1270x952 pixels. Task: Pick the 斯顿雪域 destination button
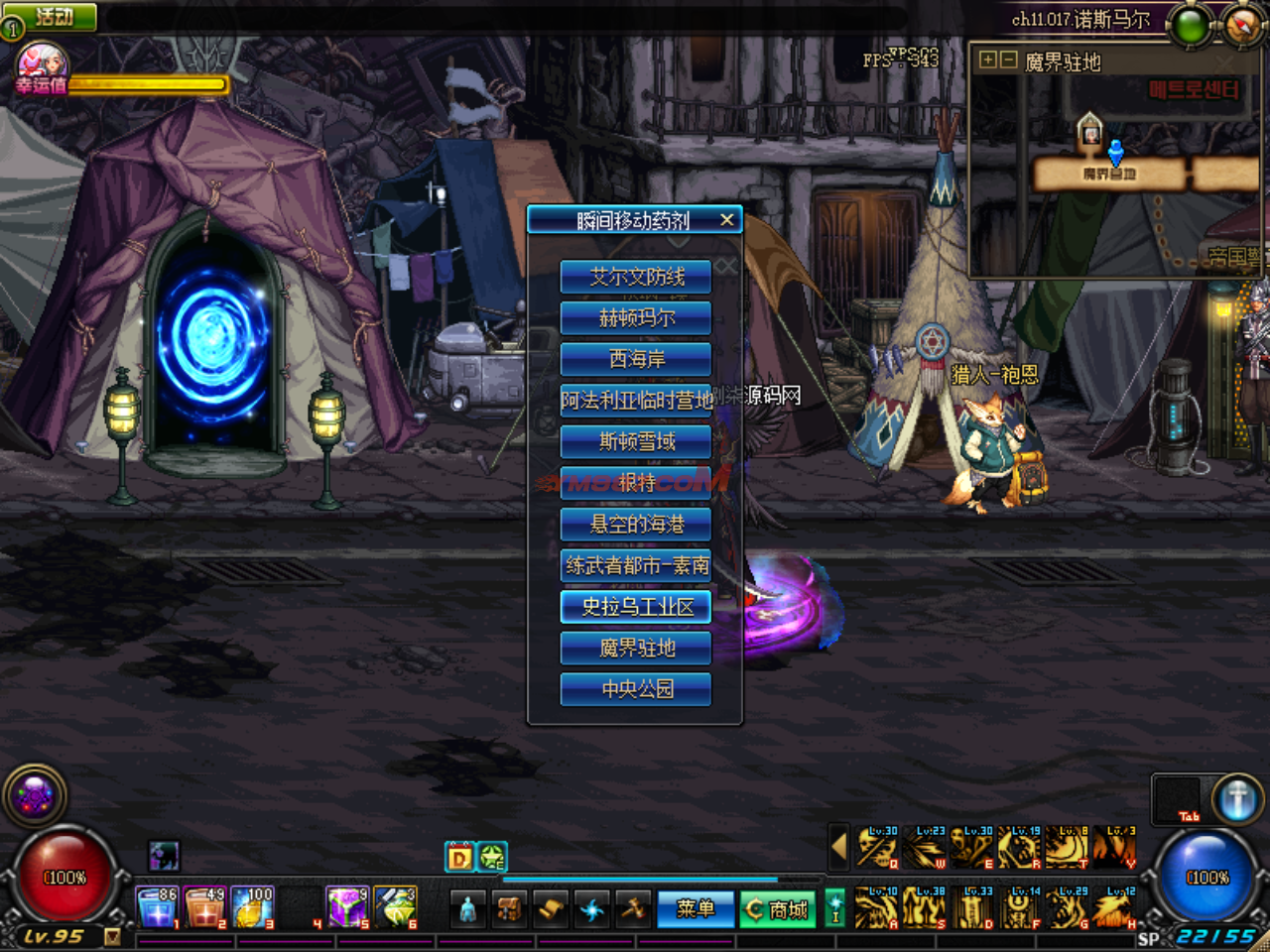coord(636,441)
